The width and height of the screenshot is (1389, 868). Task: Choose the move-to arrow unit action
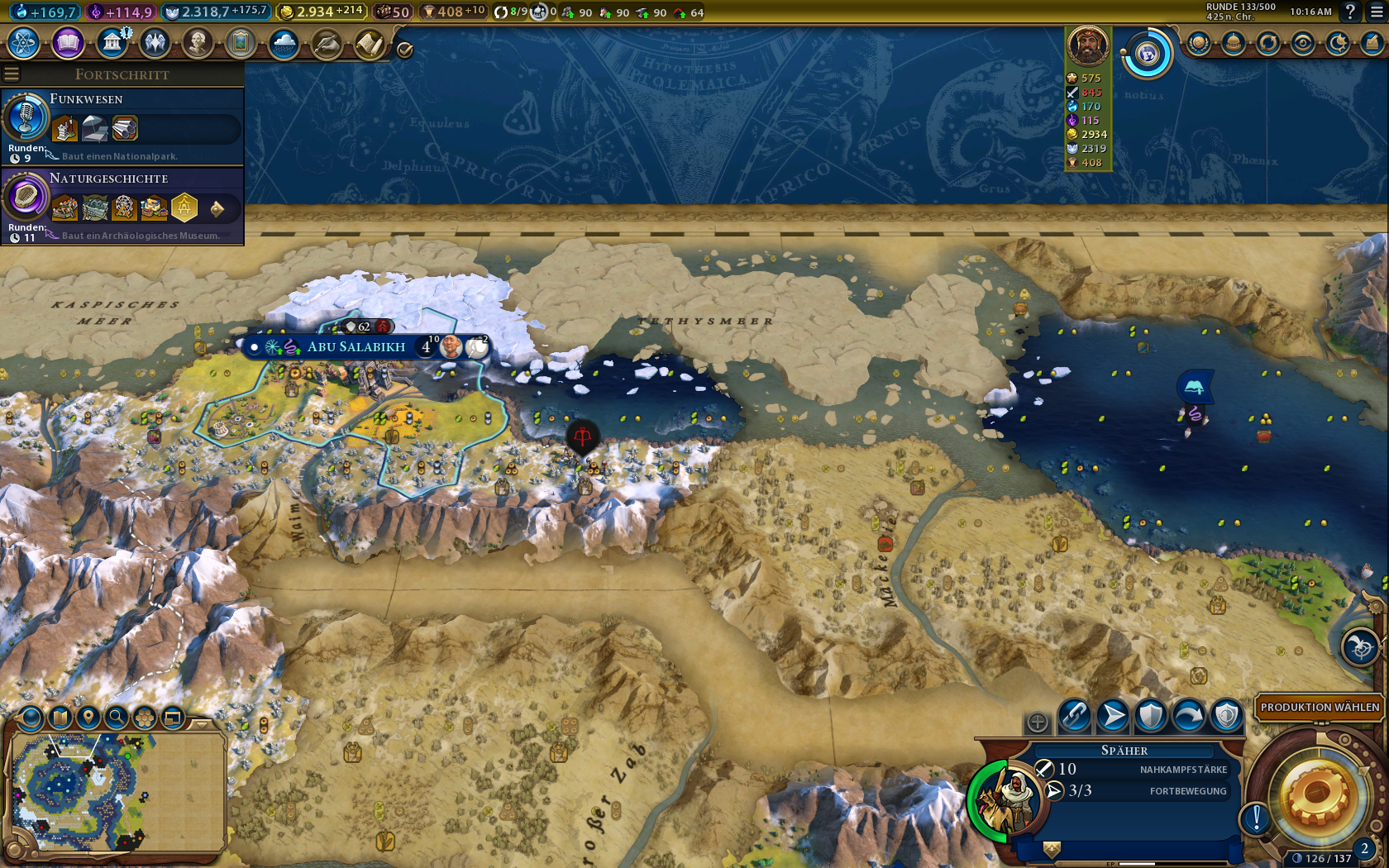pyautogui.click(x=1113, y=717)
